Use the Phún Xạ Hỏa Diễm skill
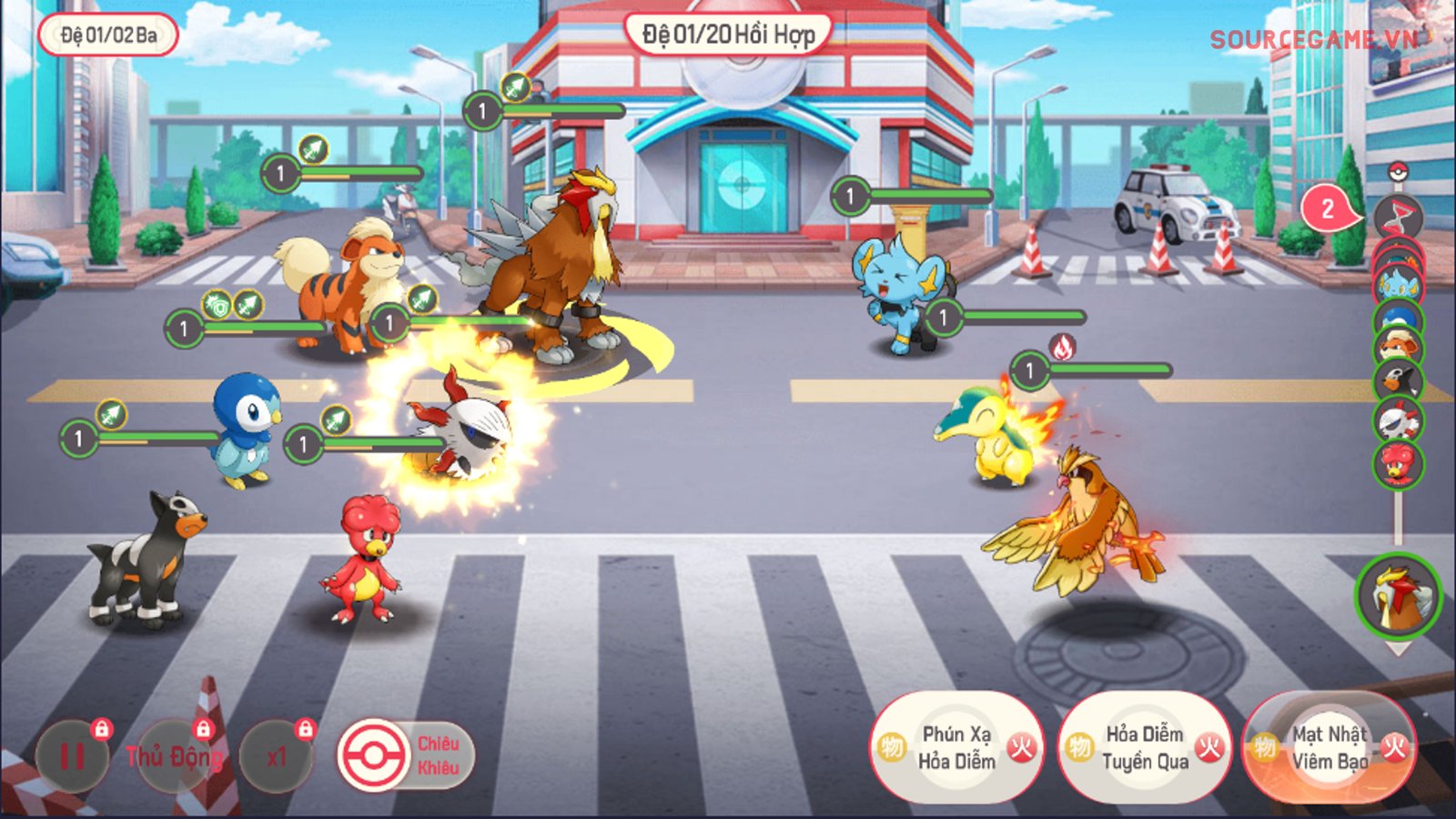1456x819 pixels. (955, 748)
